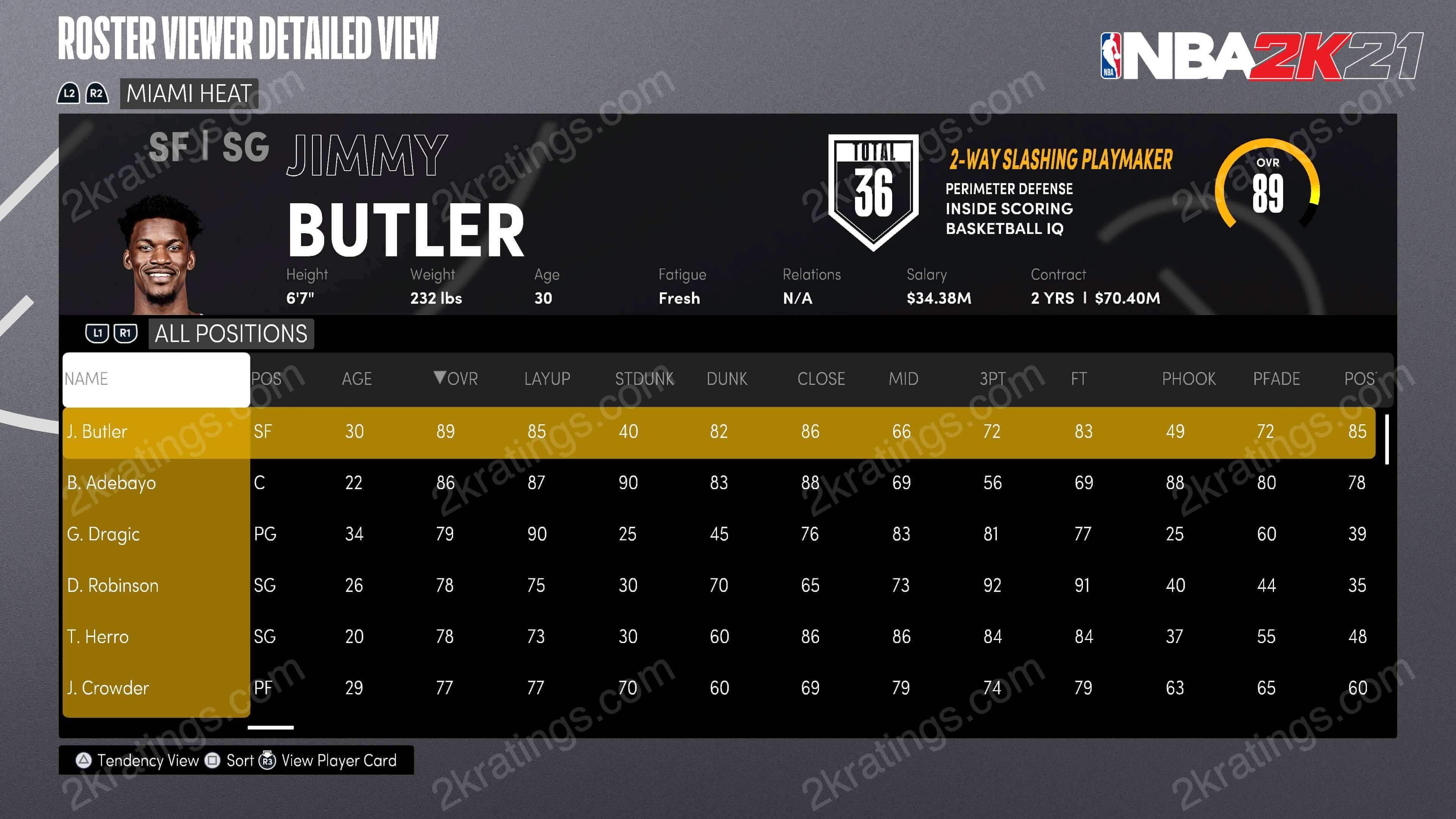
Task: Change the Miami Heat team selector
Action: tap(189, 93)
